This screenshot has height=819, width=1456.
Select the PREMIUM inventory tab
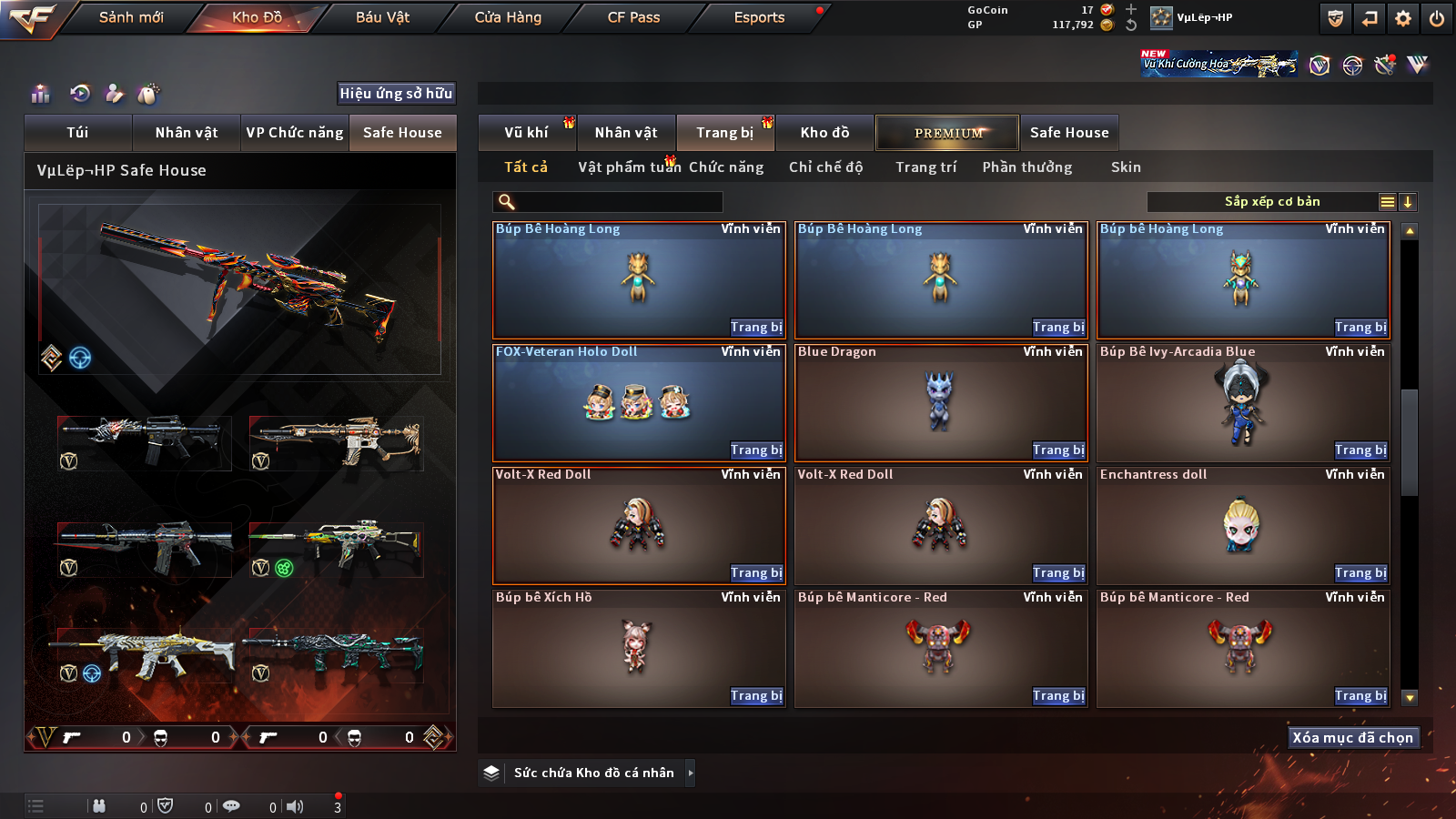coord(947,133)
